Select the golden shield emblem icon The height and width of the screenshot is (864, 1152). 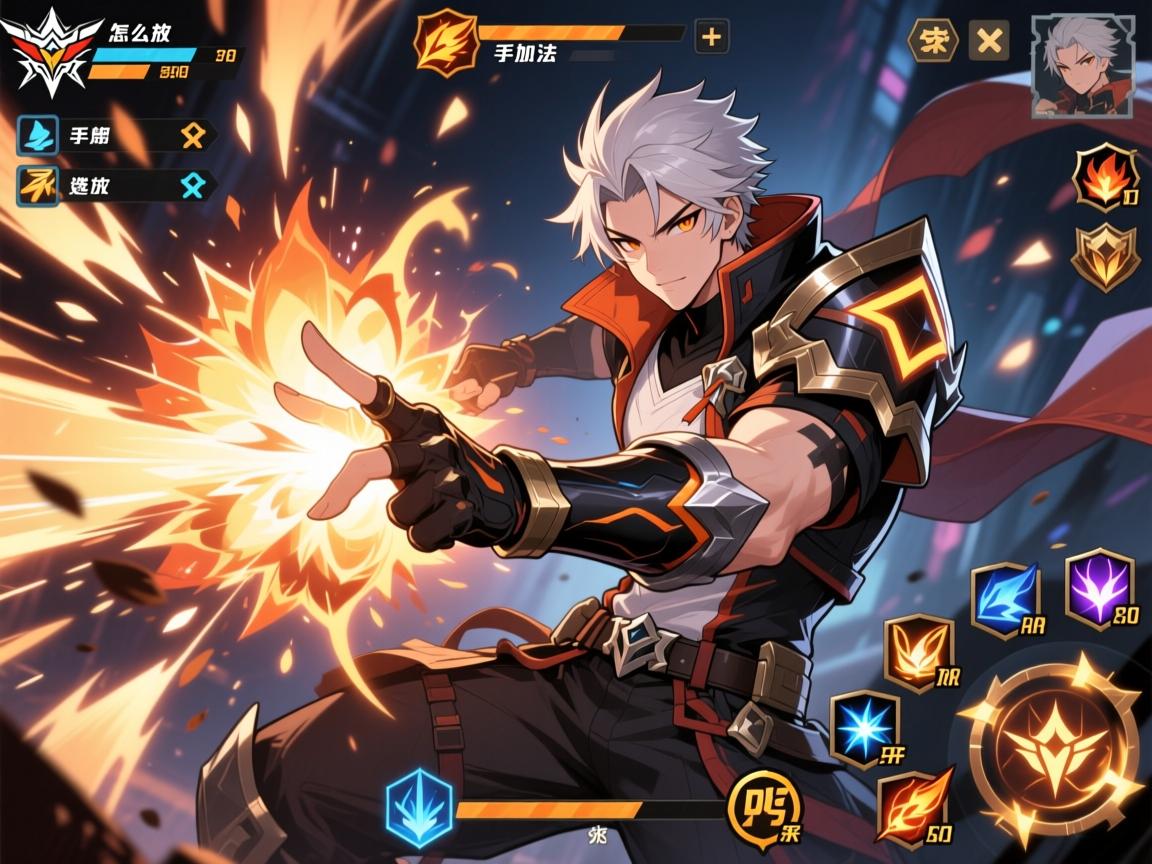[x=1104, y=255]
